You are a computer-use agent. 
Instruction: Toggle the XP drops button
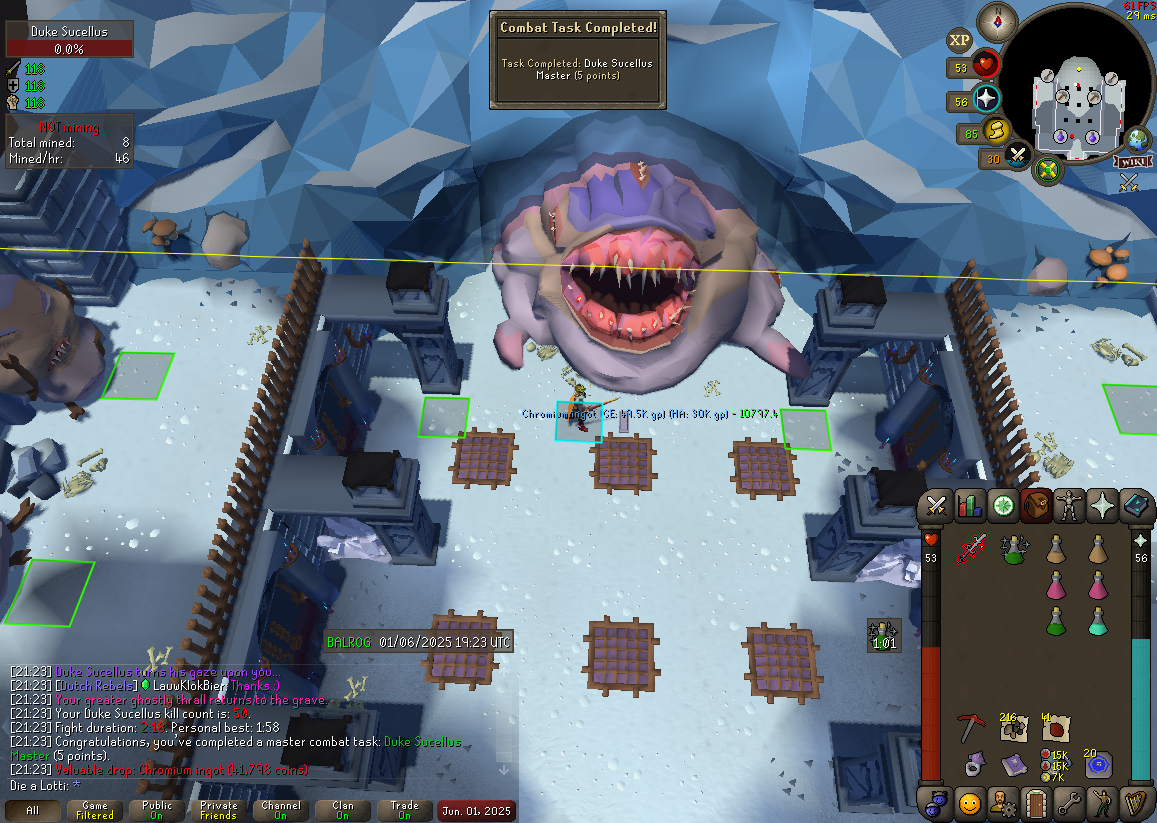point(960,40)
